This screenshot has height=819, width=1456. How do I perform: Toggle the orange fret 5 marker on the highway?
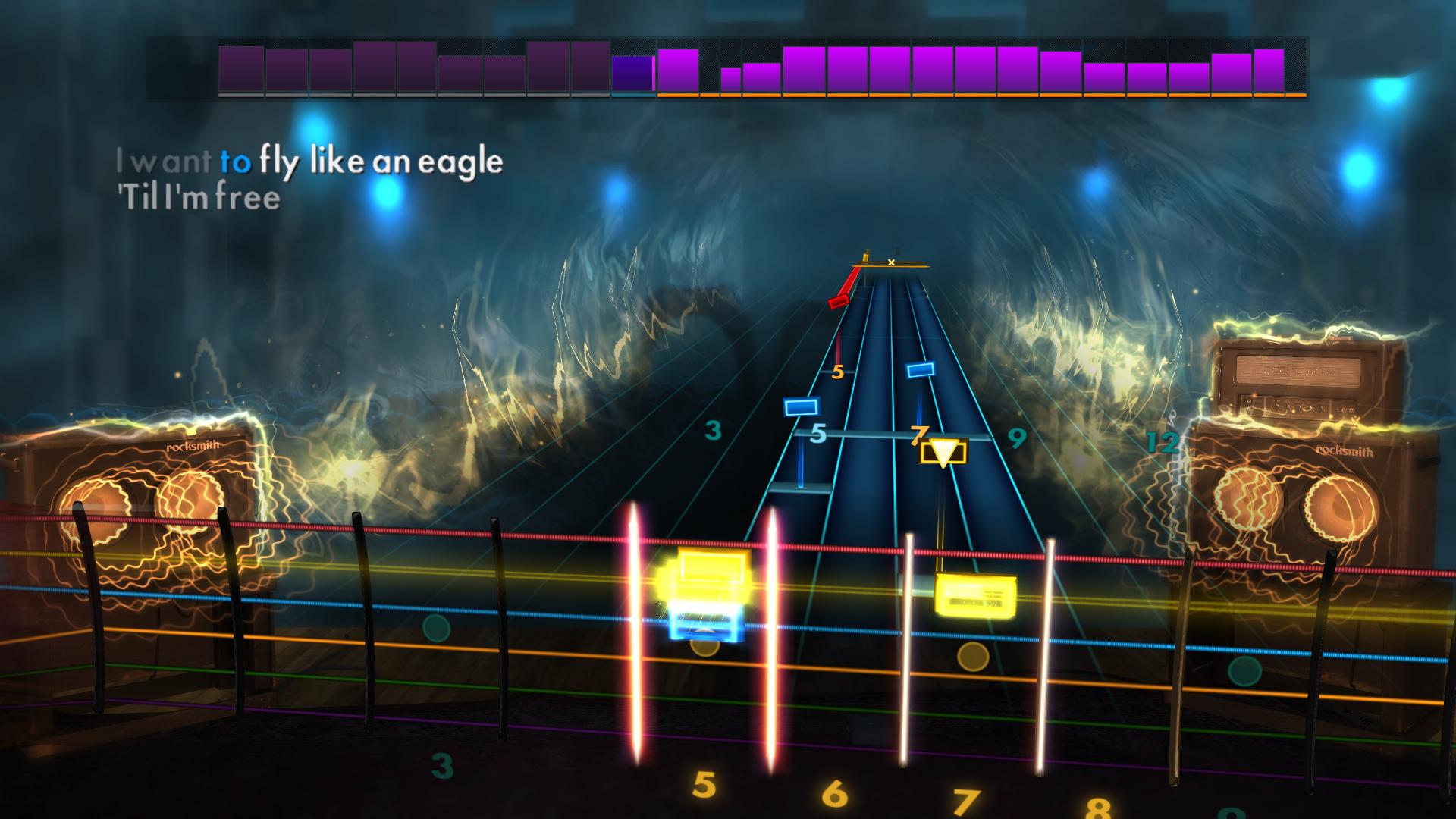point(838,372)
